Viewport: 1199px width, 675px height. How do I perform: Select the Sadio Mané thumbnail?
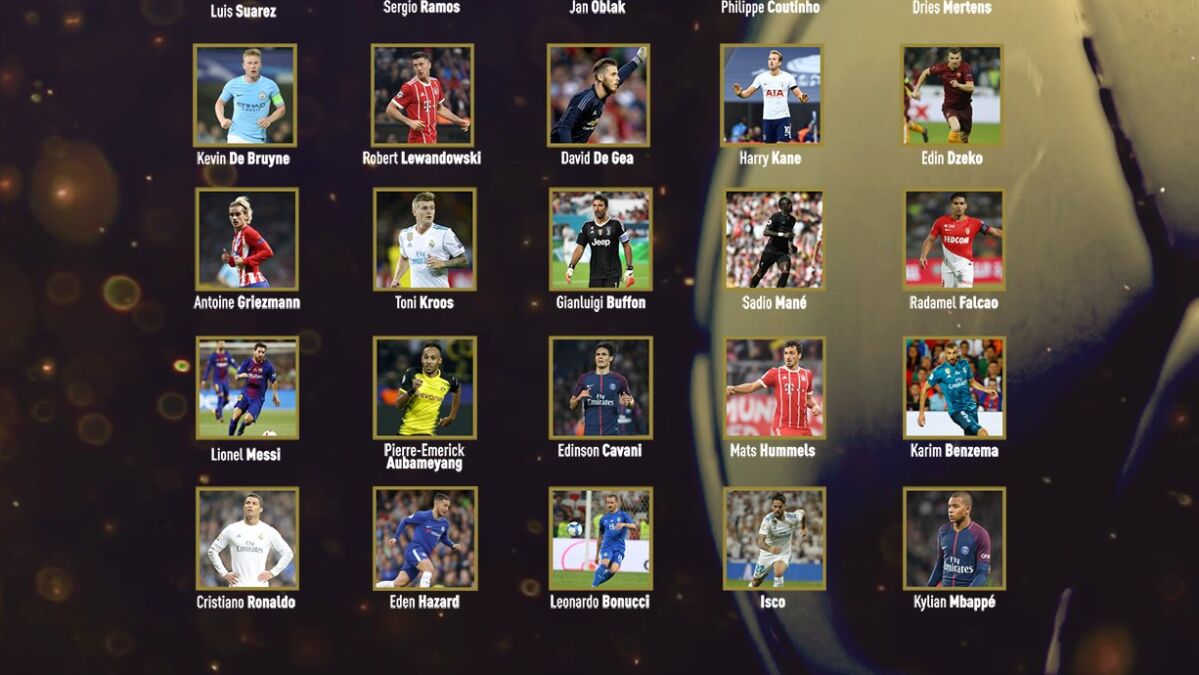(x=774, y=239)
